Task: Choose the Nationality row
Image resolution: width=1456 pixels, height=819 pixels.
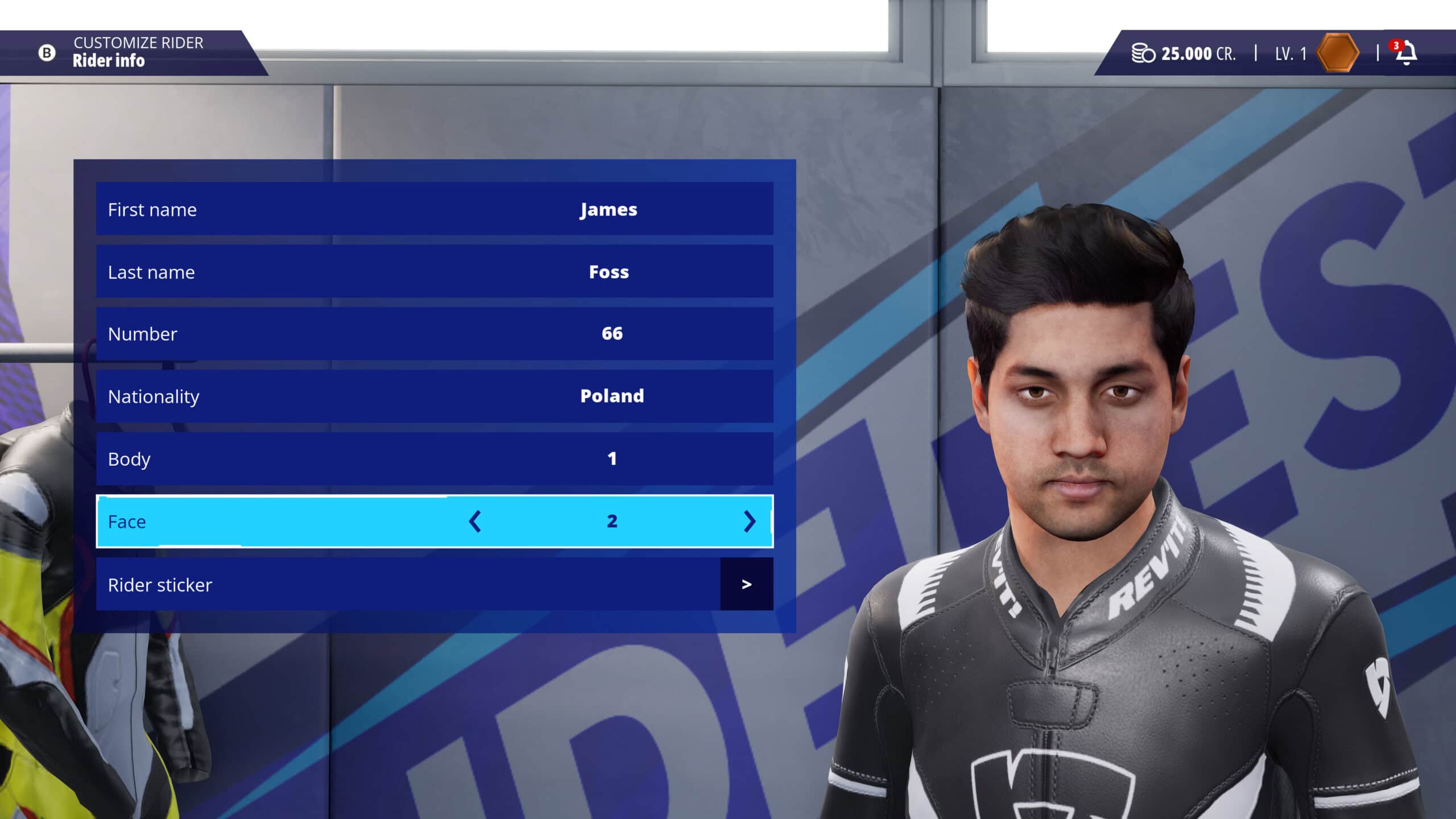Action: [435, 396]
